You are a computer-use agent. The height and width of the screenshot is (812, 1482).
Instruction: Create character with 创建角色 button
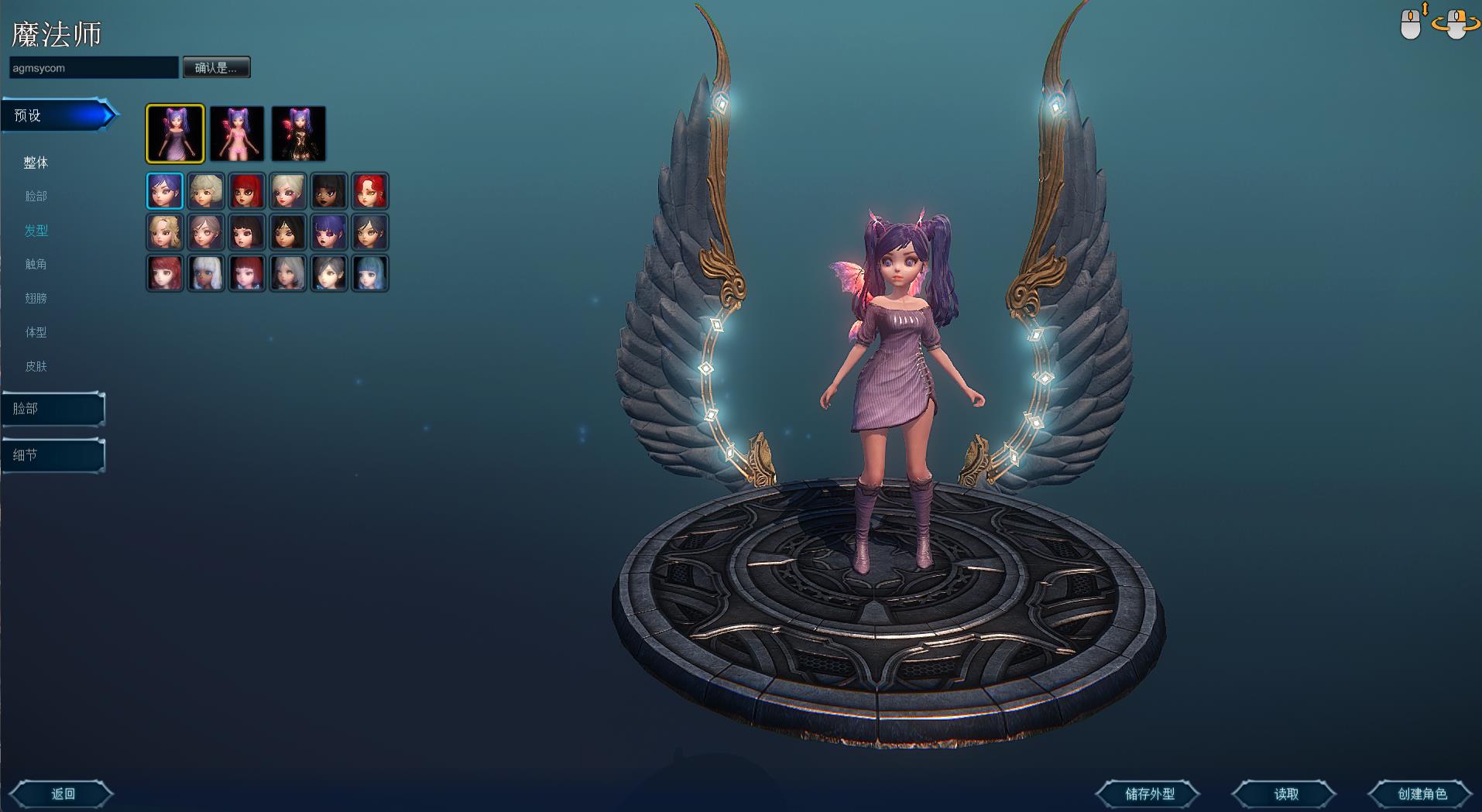point(1422,793)
